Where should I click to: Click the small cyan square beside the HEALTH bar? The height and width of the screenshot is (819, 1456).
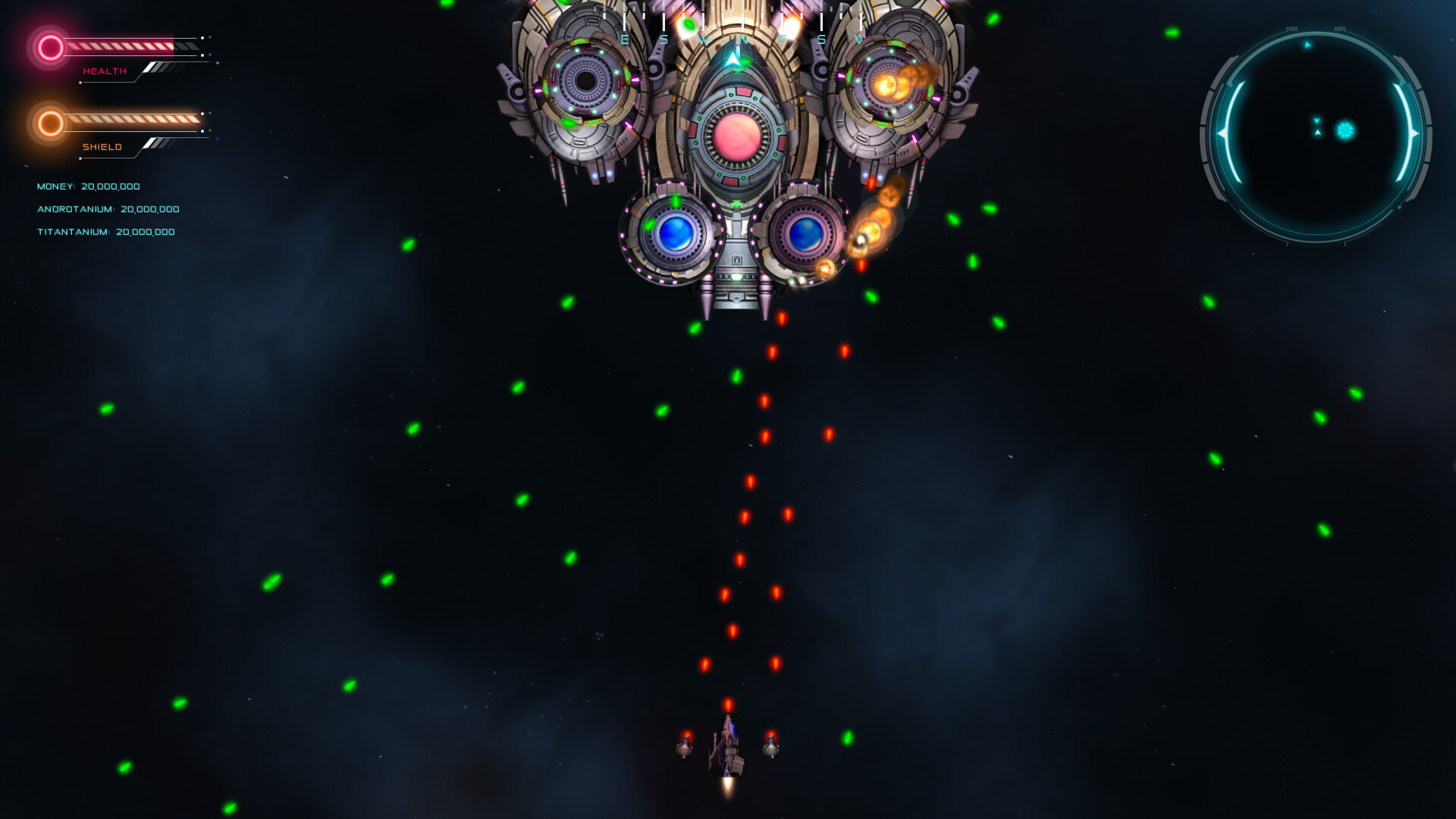point(218,63)
